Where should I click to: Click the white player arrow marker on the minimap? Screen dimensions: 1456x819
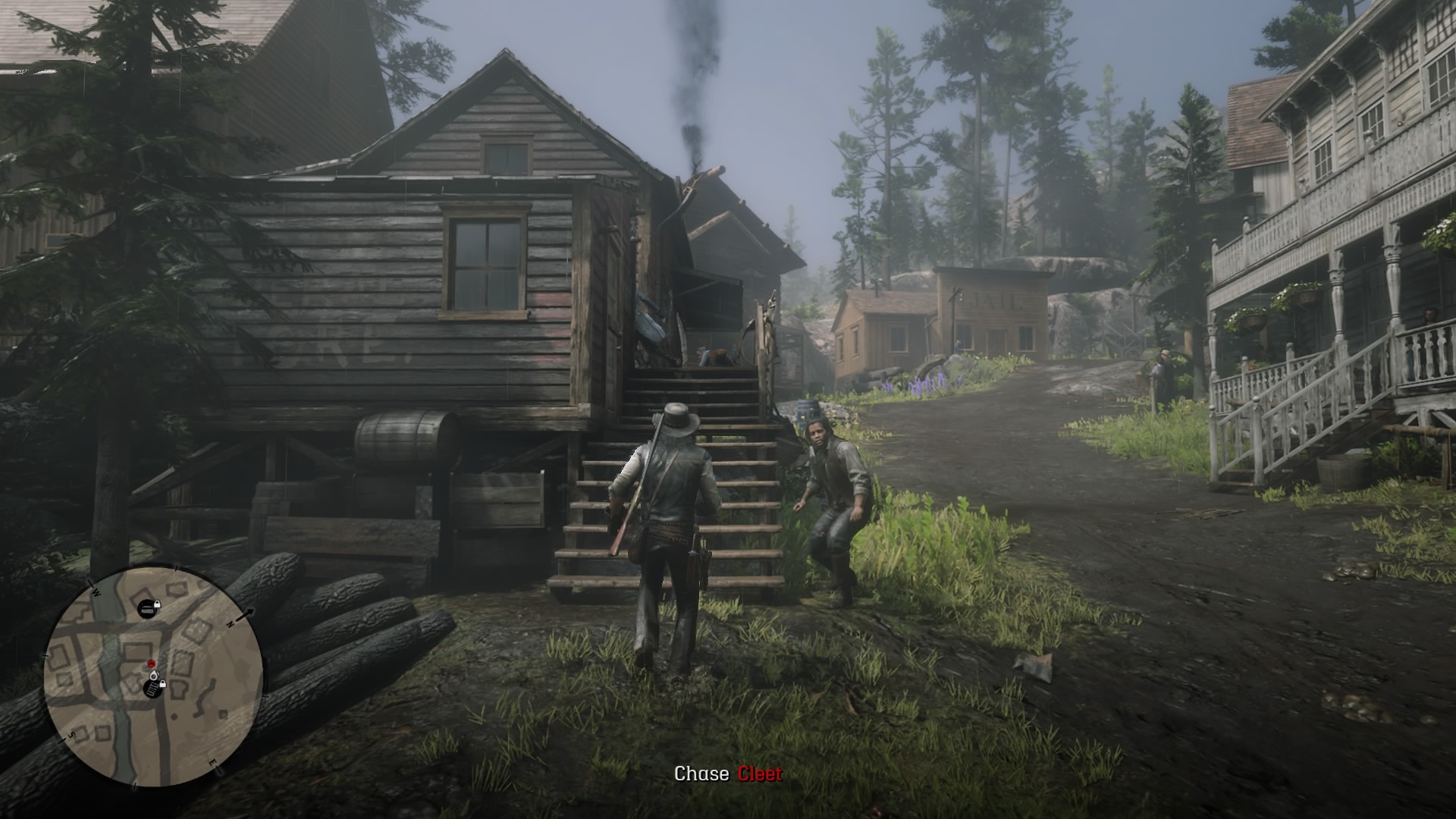point(154,675)
